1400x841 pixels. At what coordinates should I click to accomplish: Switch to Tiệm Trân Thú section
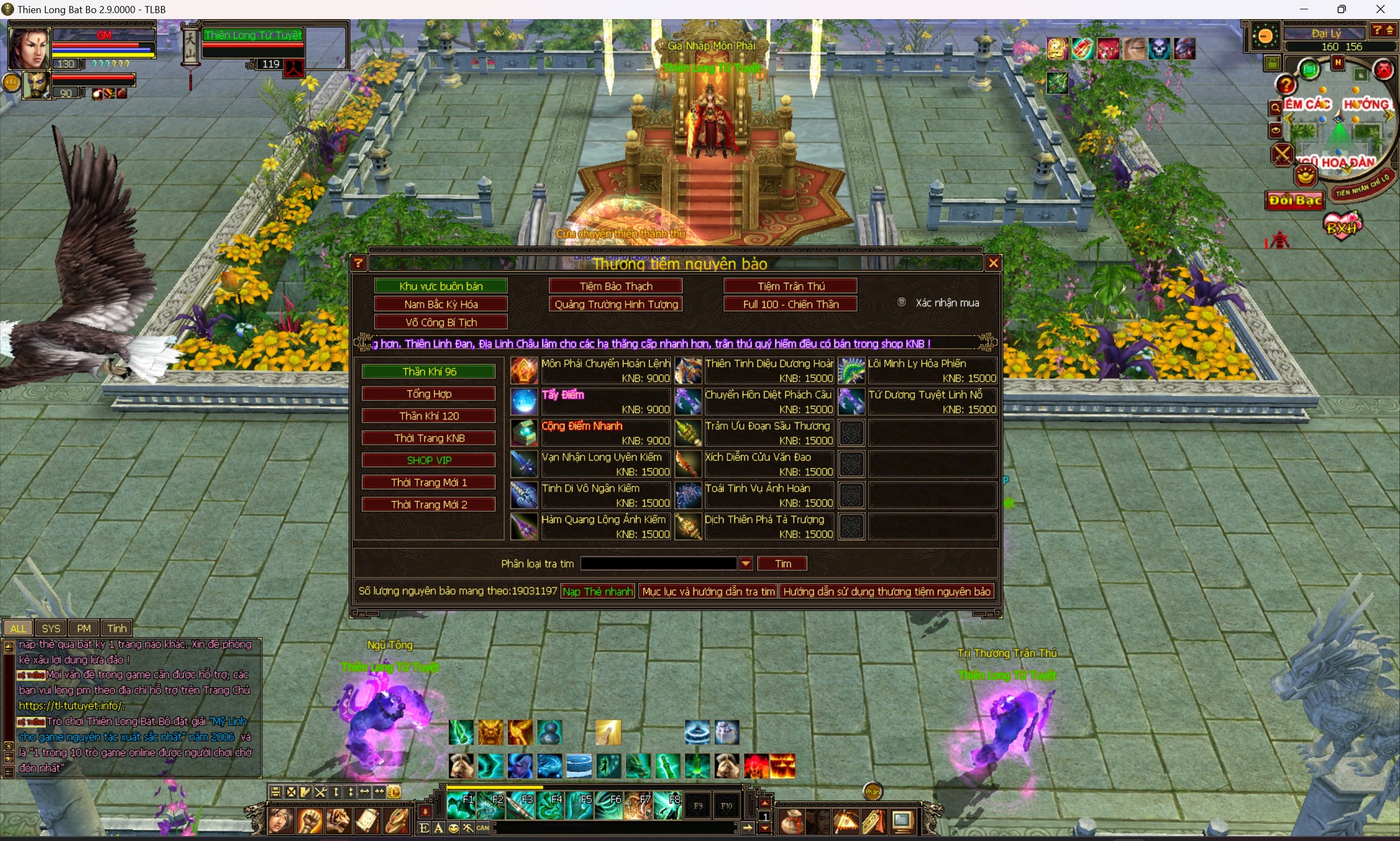(790, 286)
